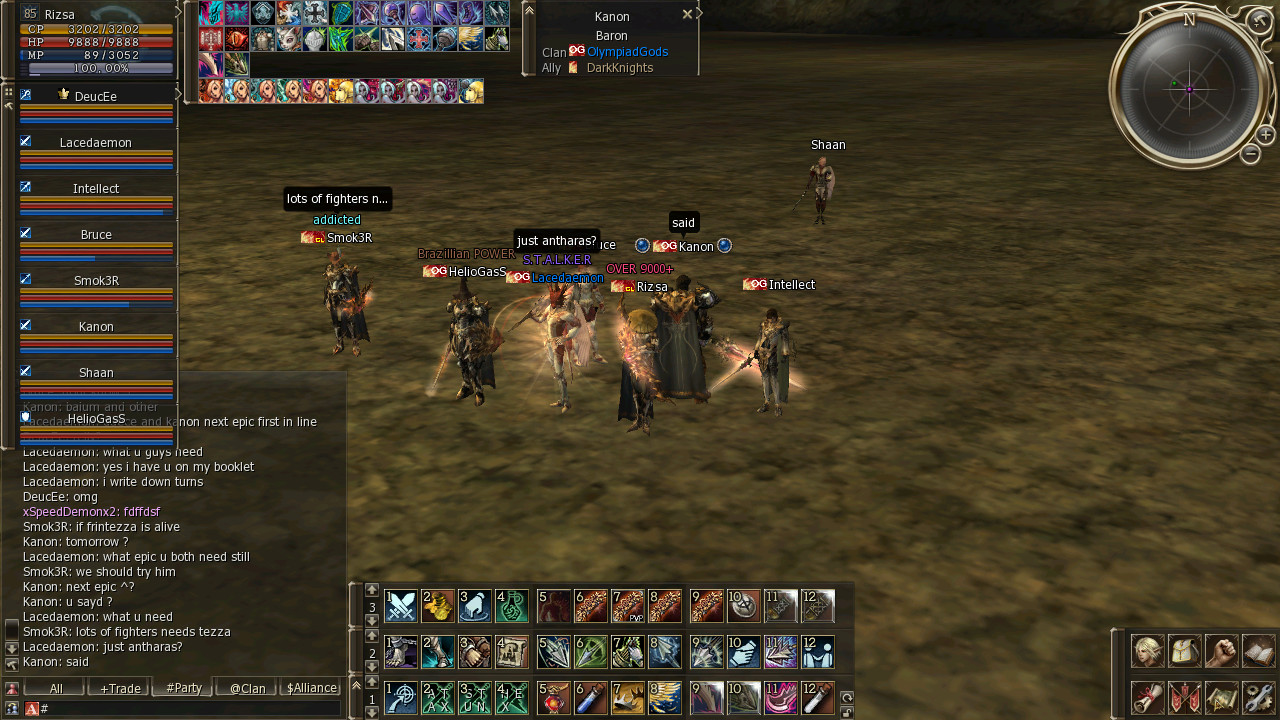Open the inventory backpack icon
Image resolution: width=1280 pixels, height=720 pixels.
tap(1185, 651)
